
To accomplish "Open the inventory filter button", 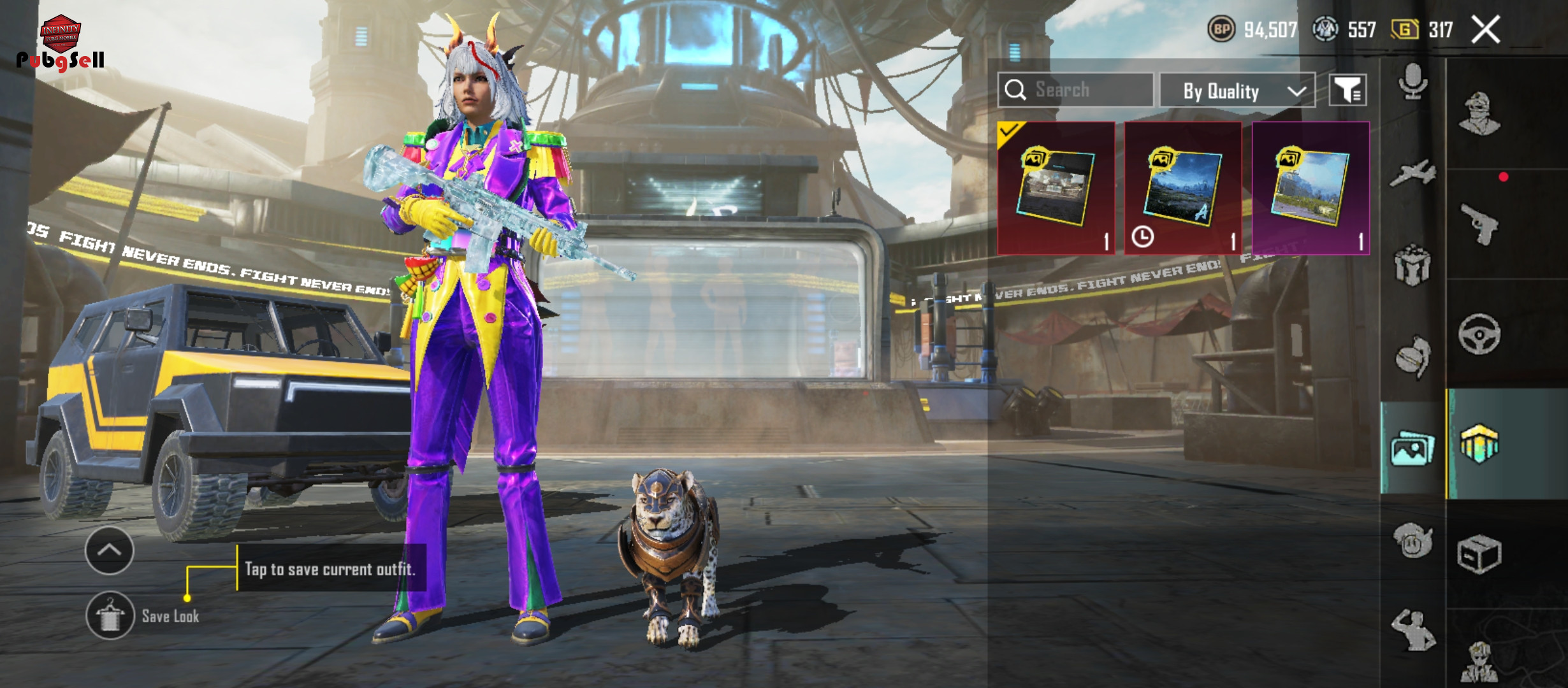I will 1347,90.
